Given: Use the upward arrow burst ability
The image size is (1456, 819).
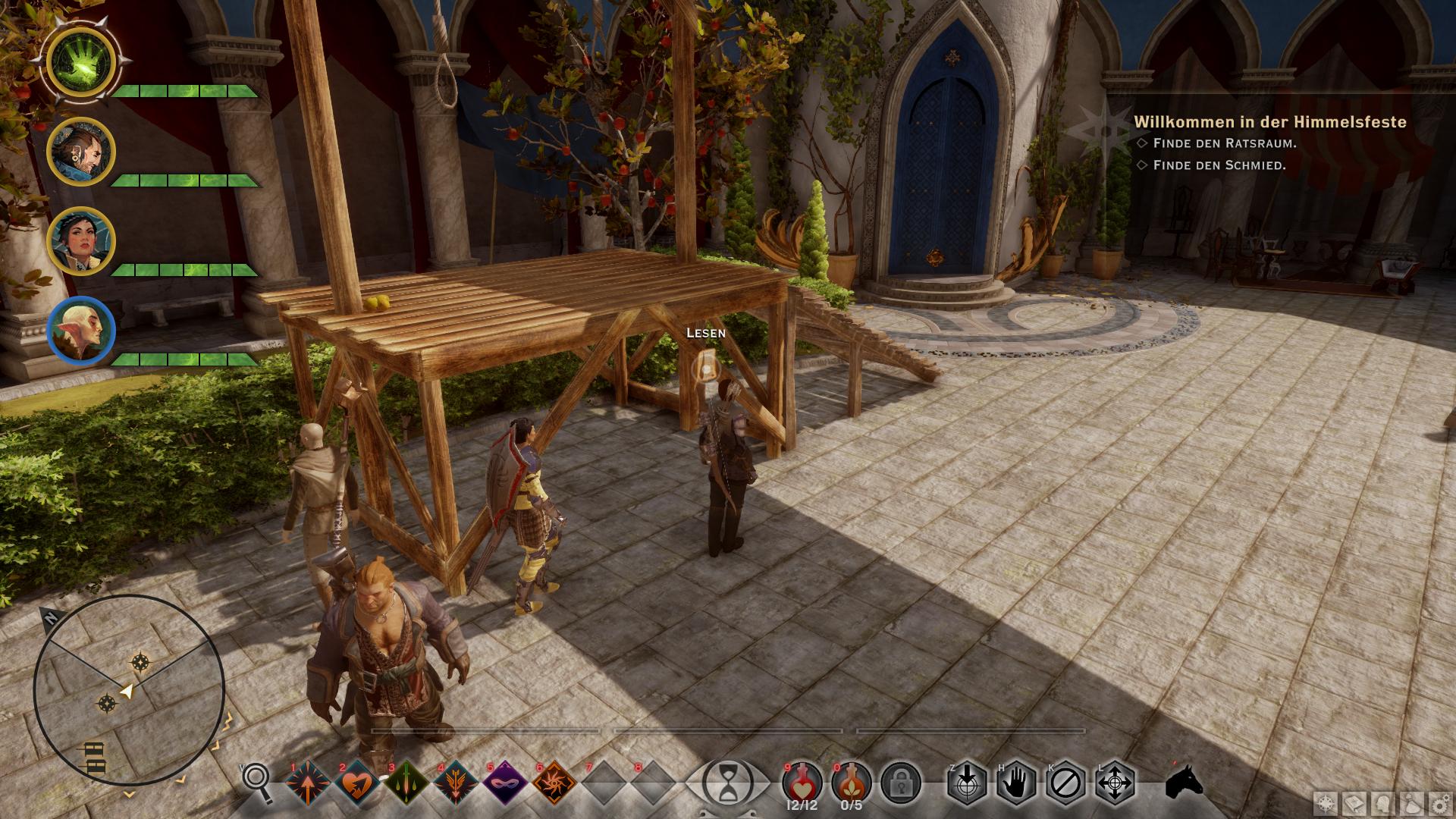Looking at the screenshot, I should (x=308, y=783).
